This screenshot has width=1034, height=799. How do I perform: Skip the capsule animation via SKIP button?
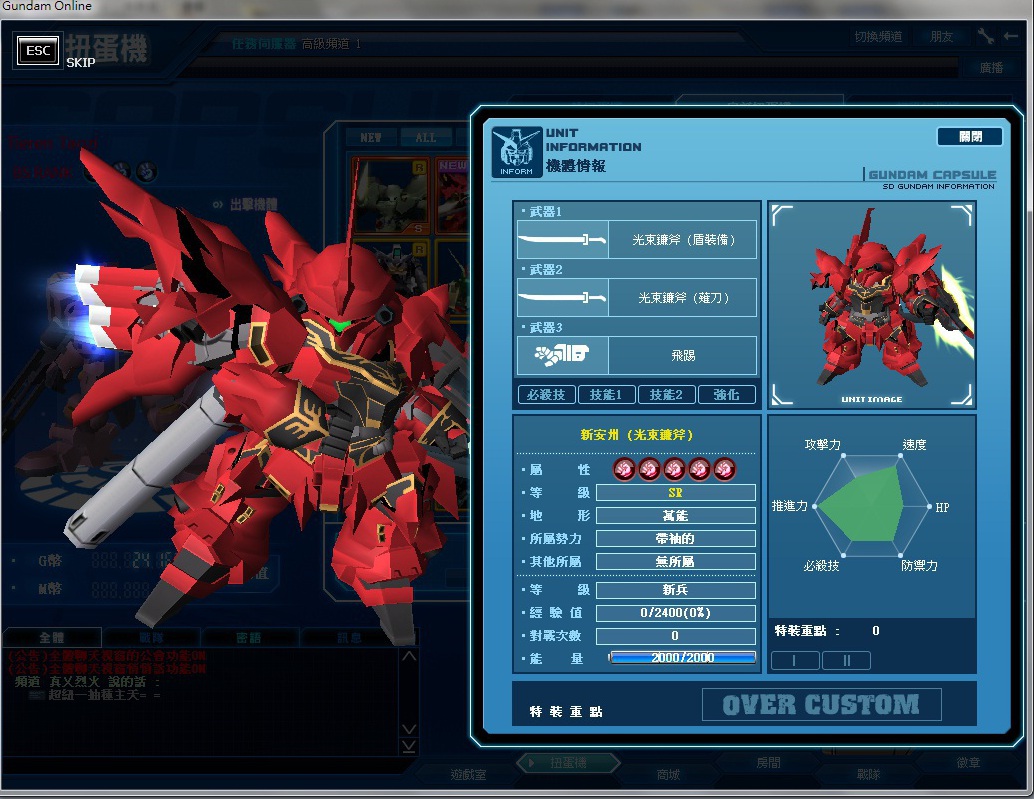coord(38,52)
